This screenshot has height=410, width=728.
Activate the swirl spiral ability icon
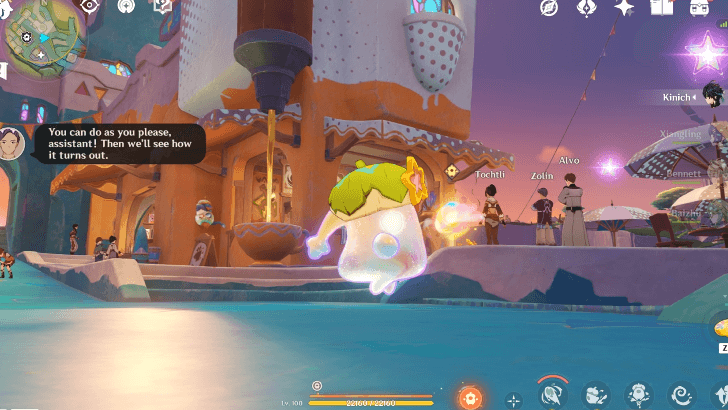(x=683, y=396)
